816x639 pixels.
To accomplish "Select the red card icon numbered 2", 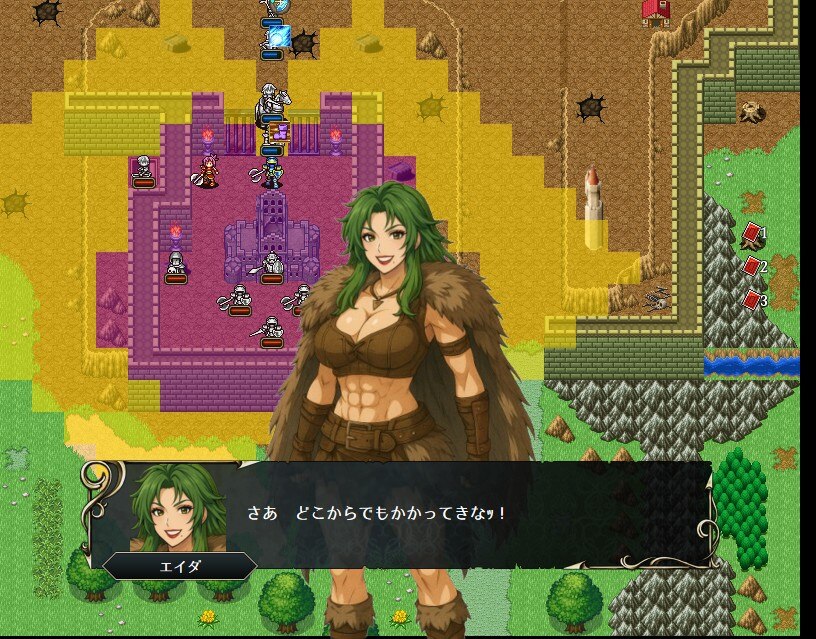I will pyautogui.click(x=752, y=267).
